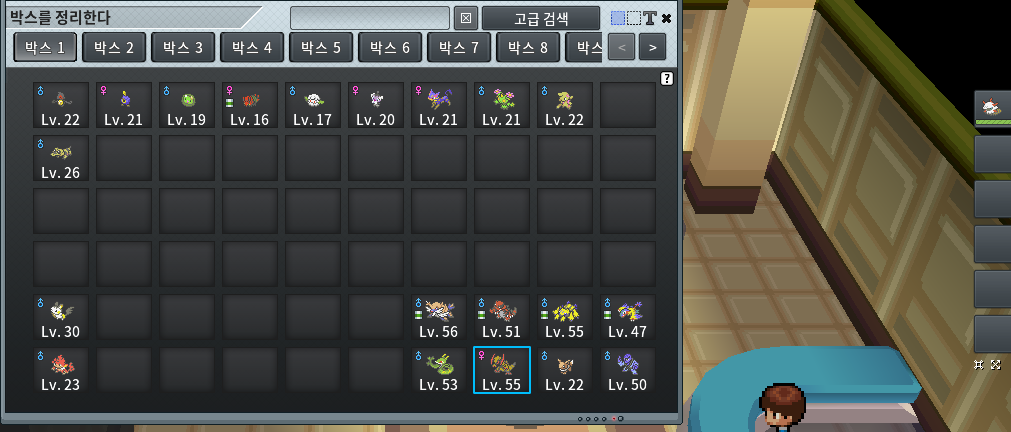Clear the search with the boxed X button
This screenshot has height=432, width=1011.
pos(465,18)
